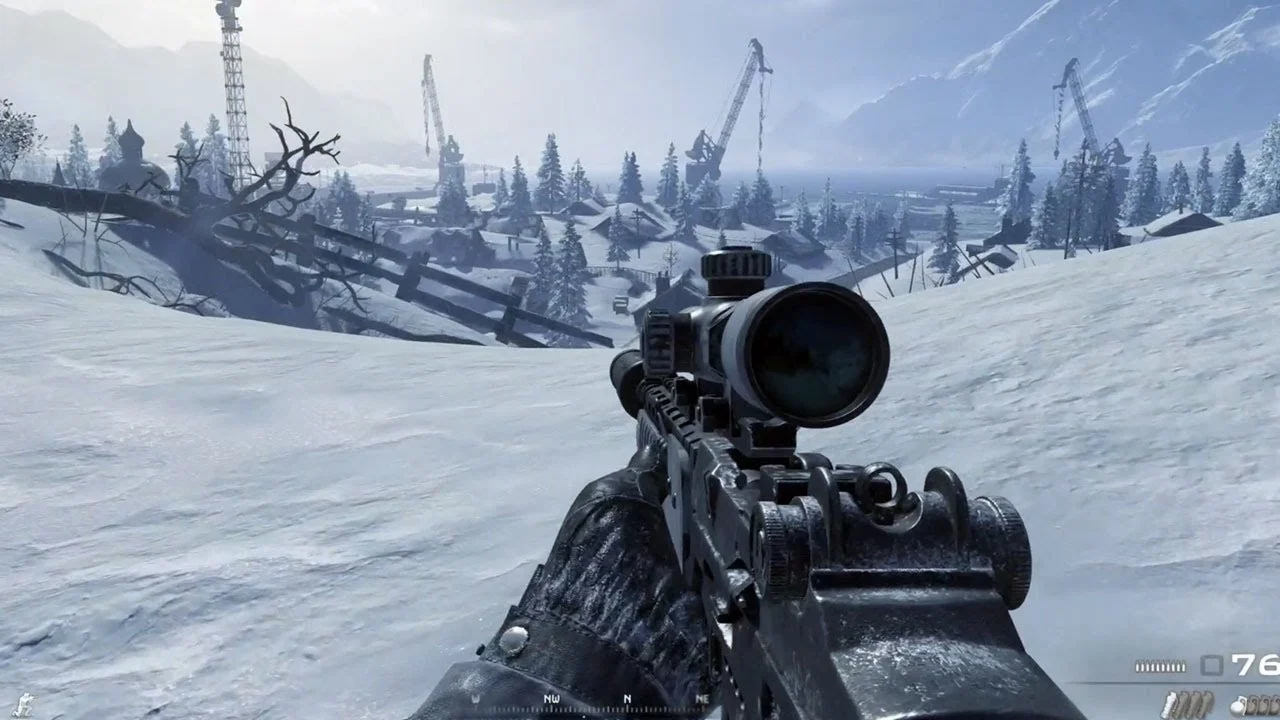
Task: Click the ammo counter reading 76
Action: 1255,665
